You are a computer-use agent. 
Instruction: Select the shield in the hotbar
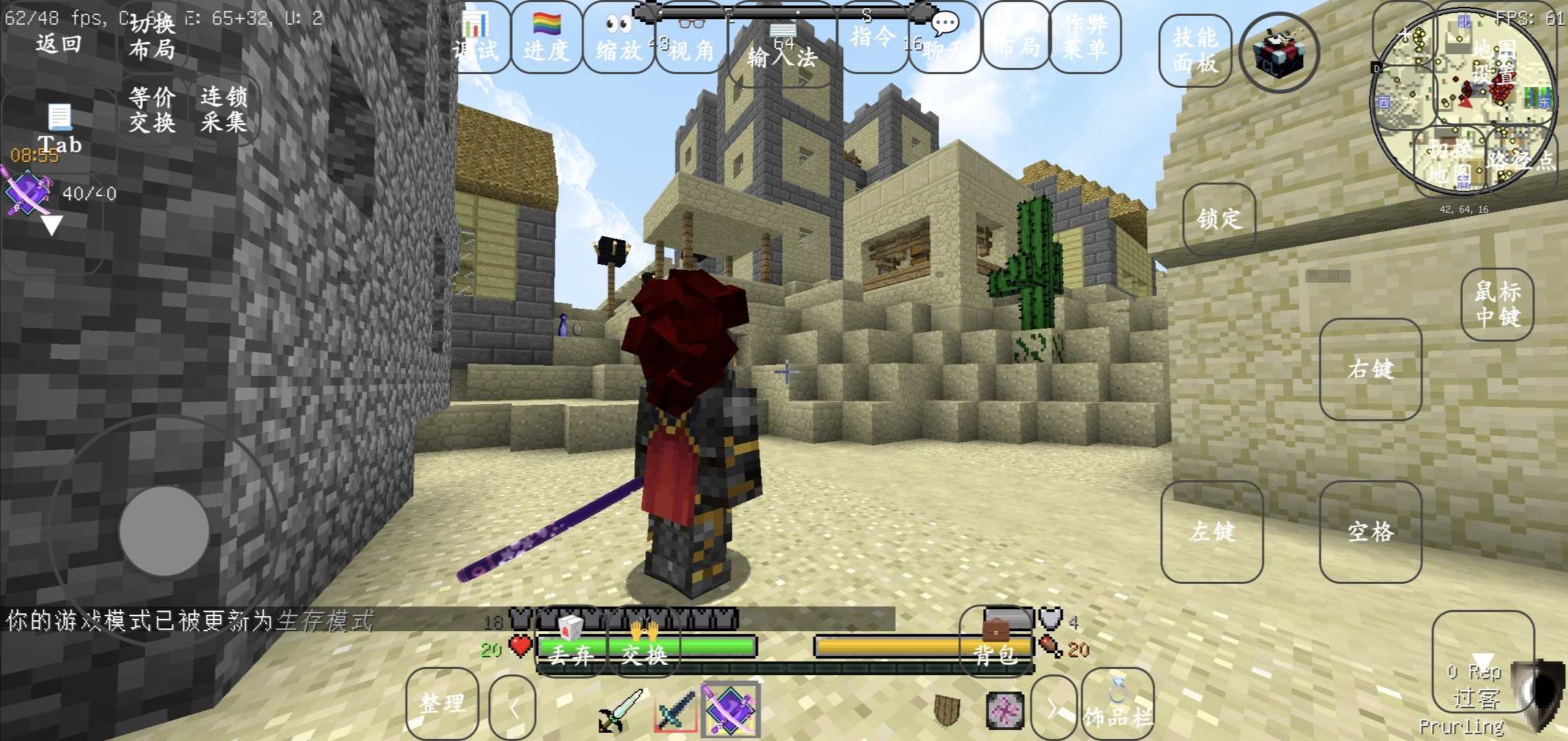(947, 710)
